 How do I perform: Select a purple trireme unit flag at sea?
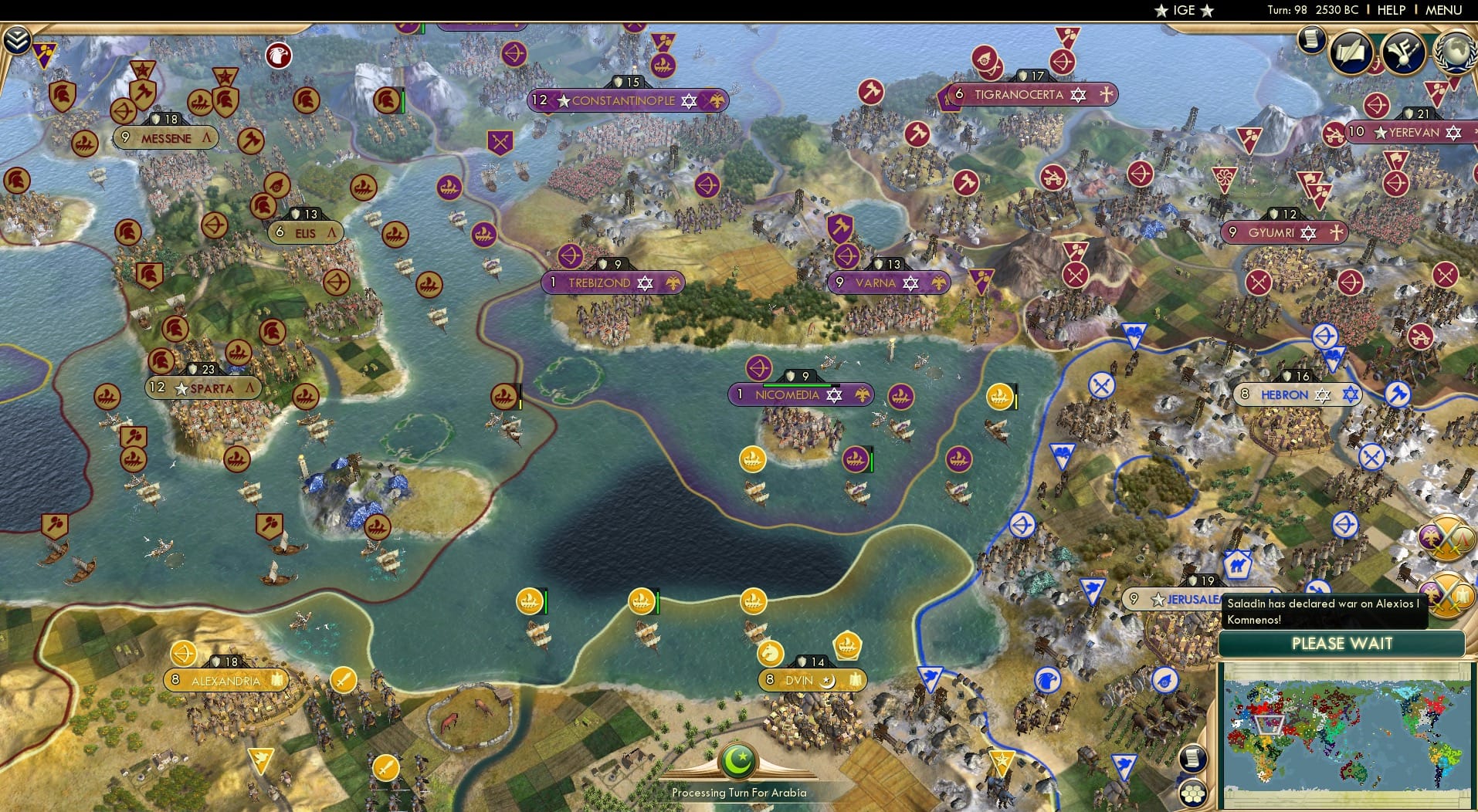[854, 457]
